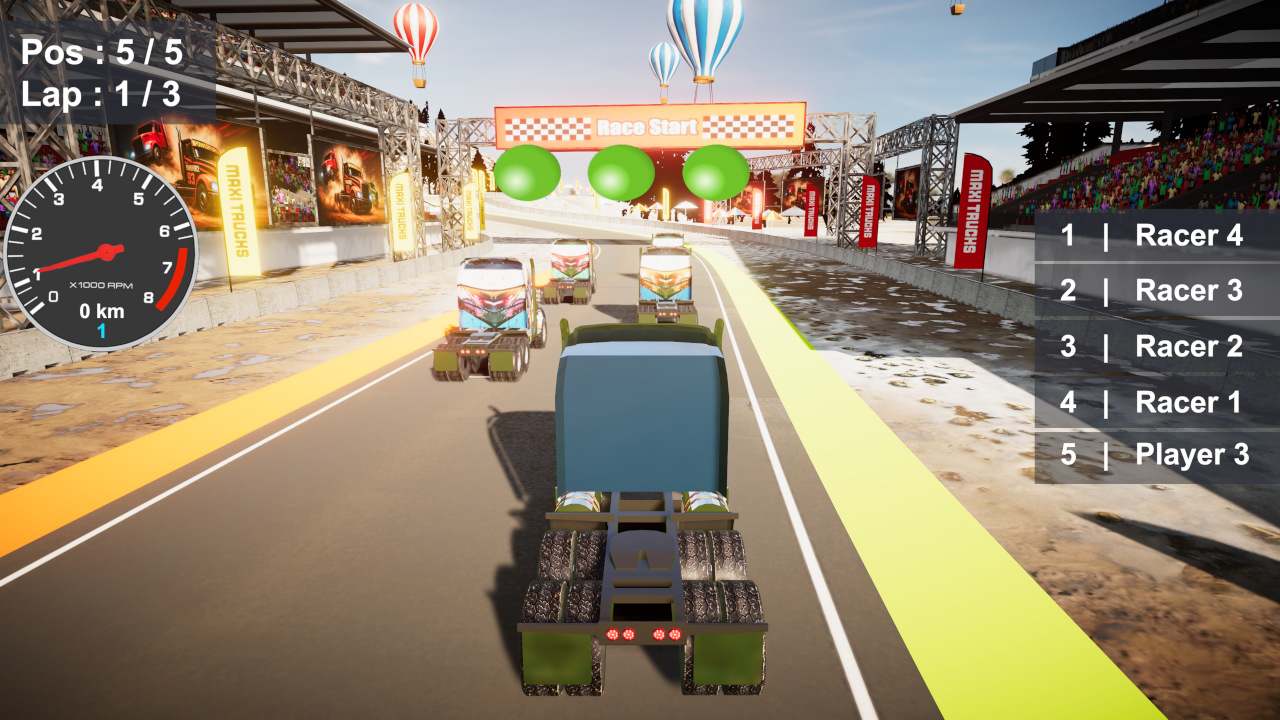Click the speed readout showing 0 km
Image resolution: width=1280 pixels, height=720 pixels.
pyautogui.click(x=101, y=311)
